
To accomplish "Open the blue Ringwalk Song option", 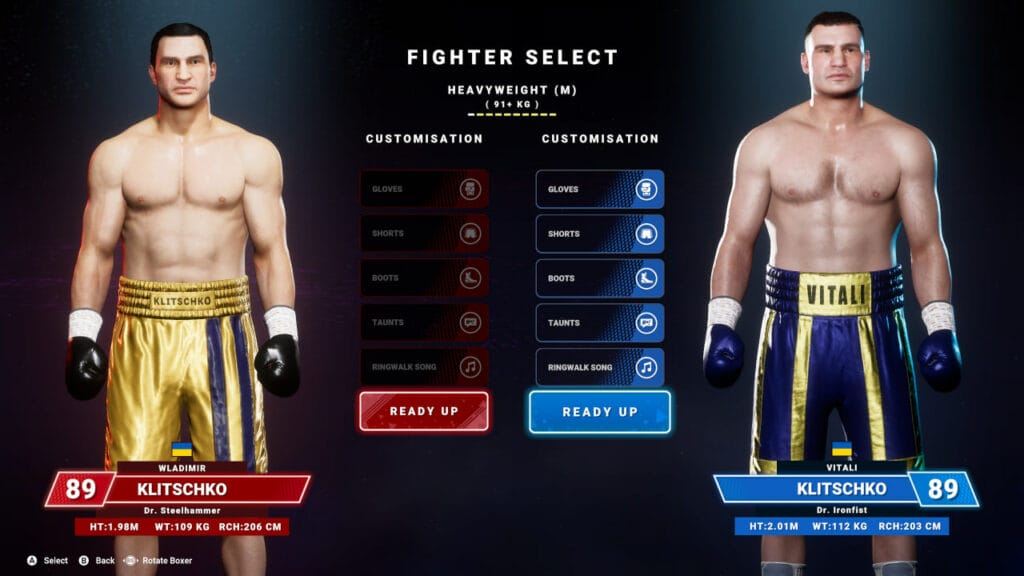I will (600, 367).
